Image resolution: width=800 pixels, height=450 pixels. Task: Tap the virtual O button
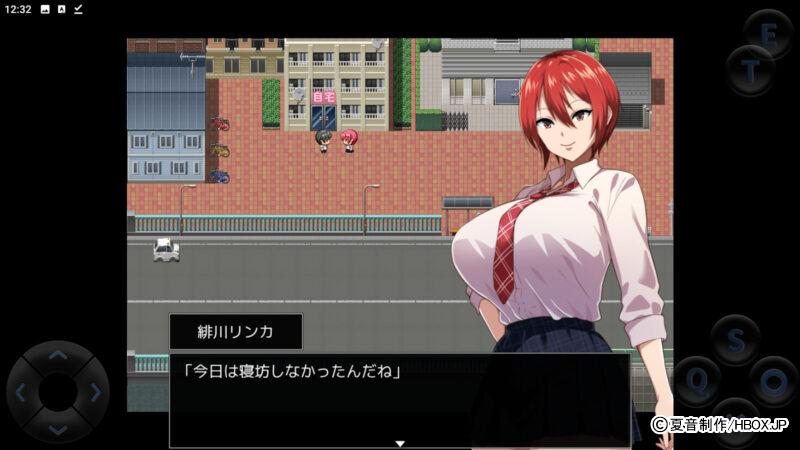774,381
